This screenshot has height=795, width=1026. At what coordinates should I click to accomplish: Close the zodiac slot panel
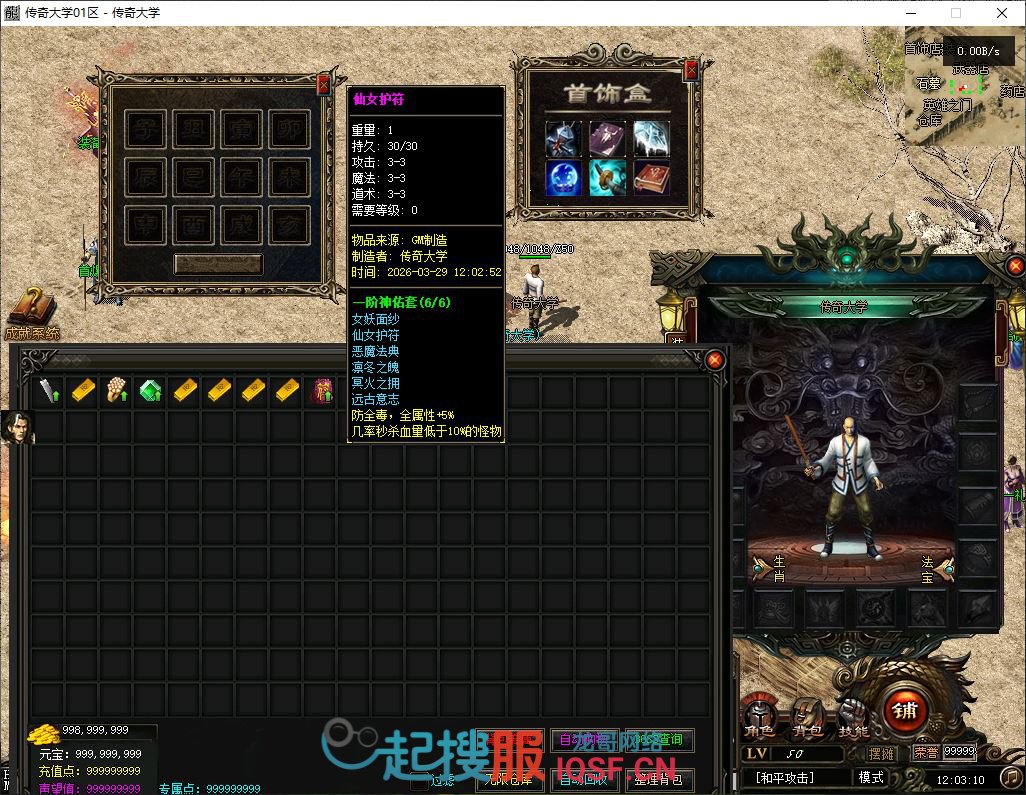[x=322, y=85]
